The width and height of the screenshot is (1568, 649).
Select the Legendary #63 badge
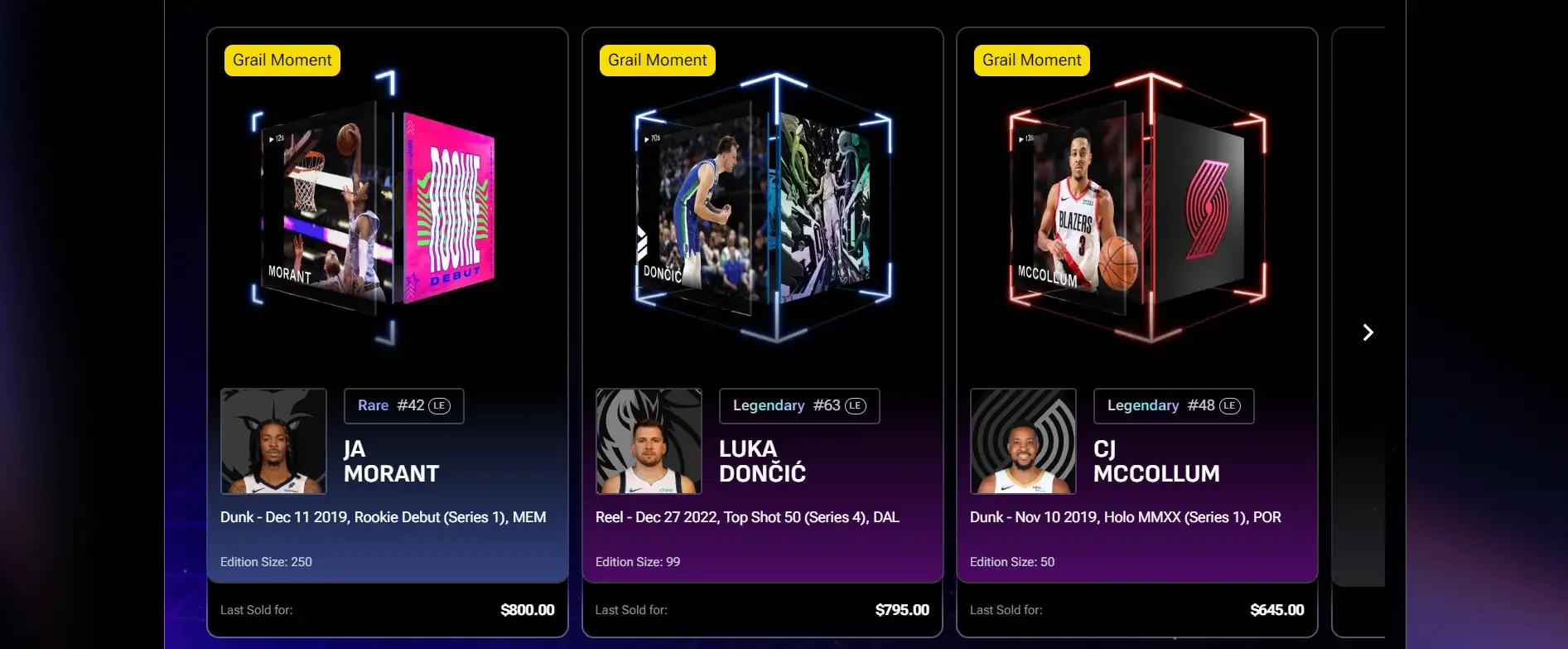pos(798,406)
